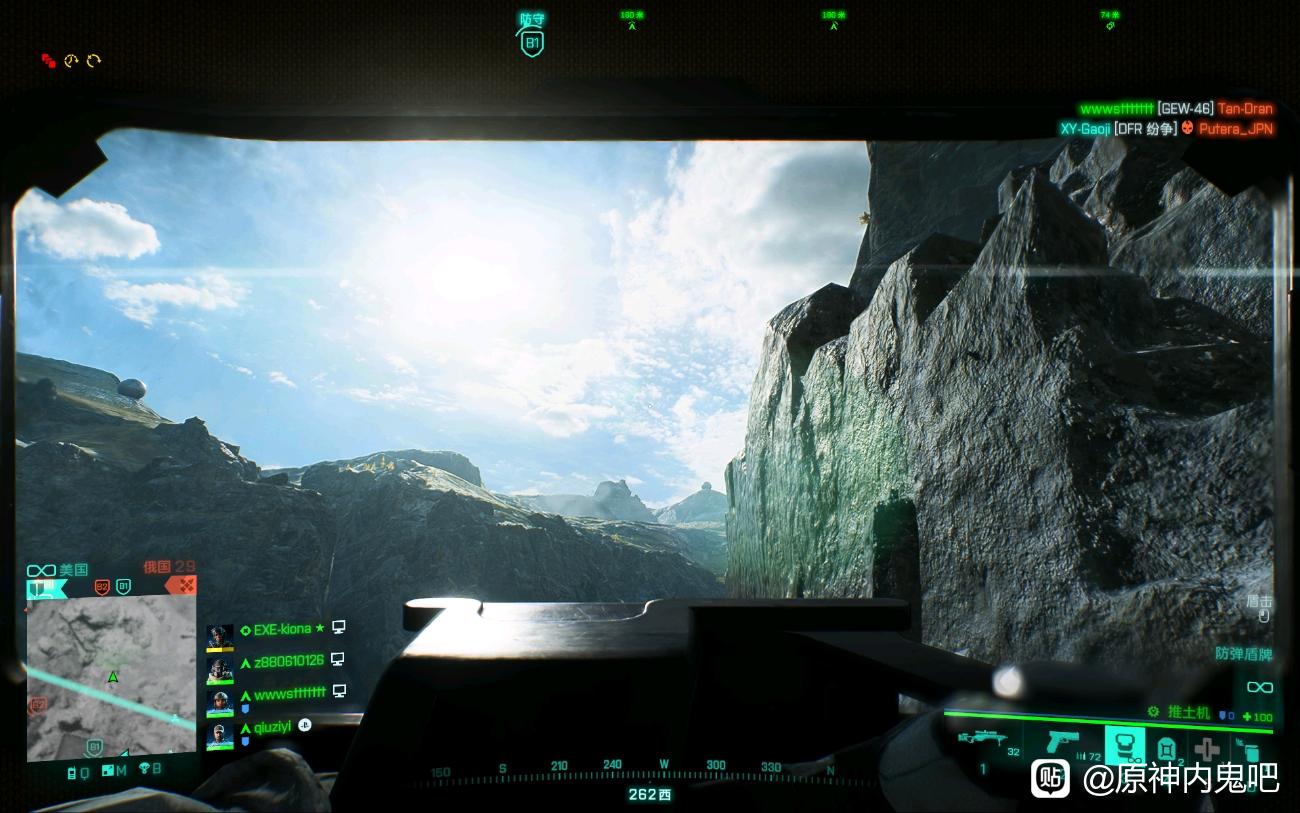The height and width of the screenshot is (813, 1300).
Task: Choose the armor plate slot
Action: (x=1165, y=748)
